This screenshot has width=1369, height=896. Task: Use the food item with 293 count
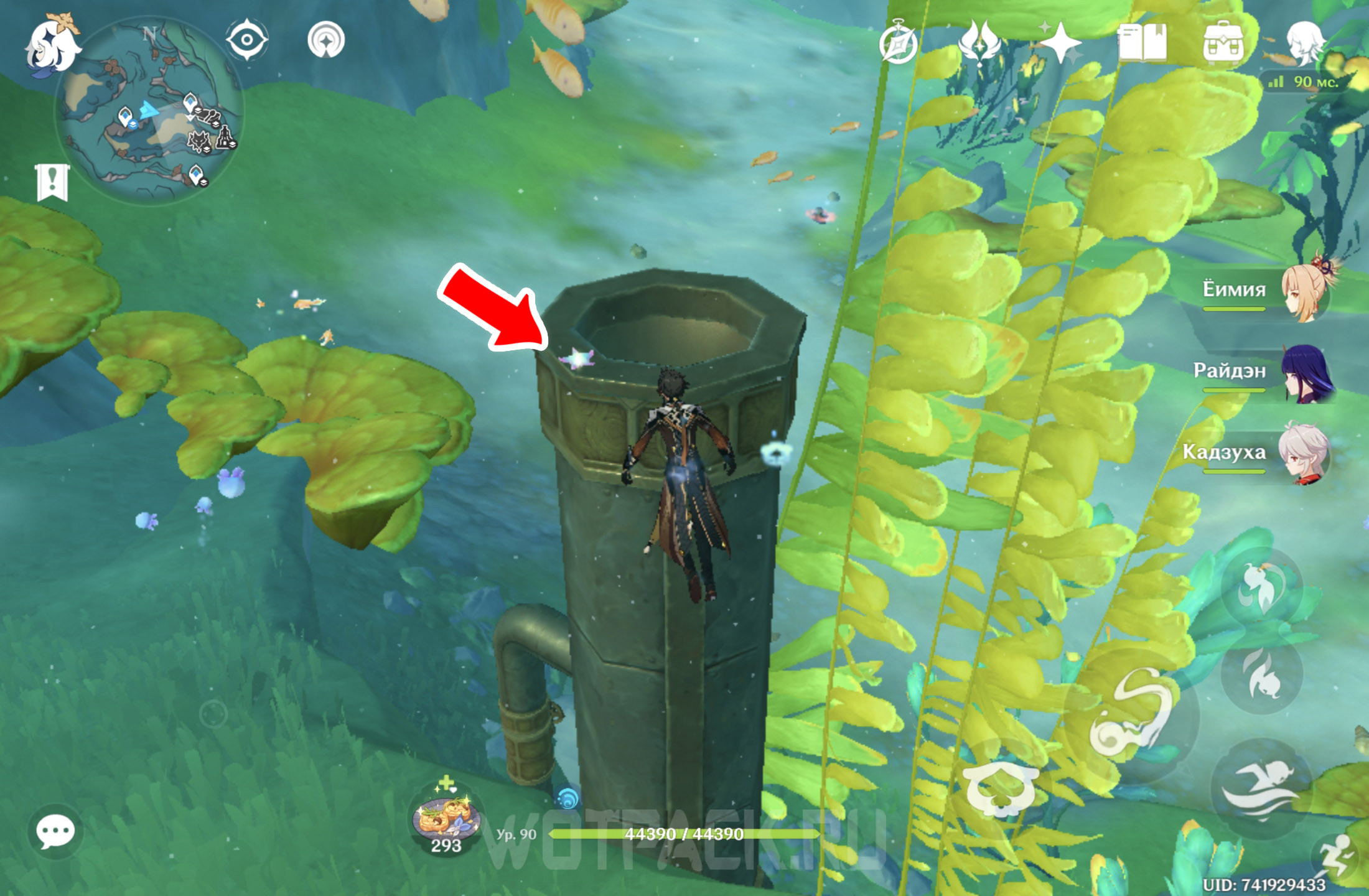(446, 816)
